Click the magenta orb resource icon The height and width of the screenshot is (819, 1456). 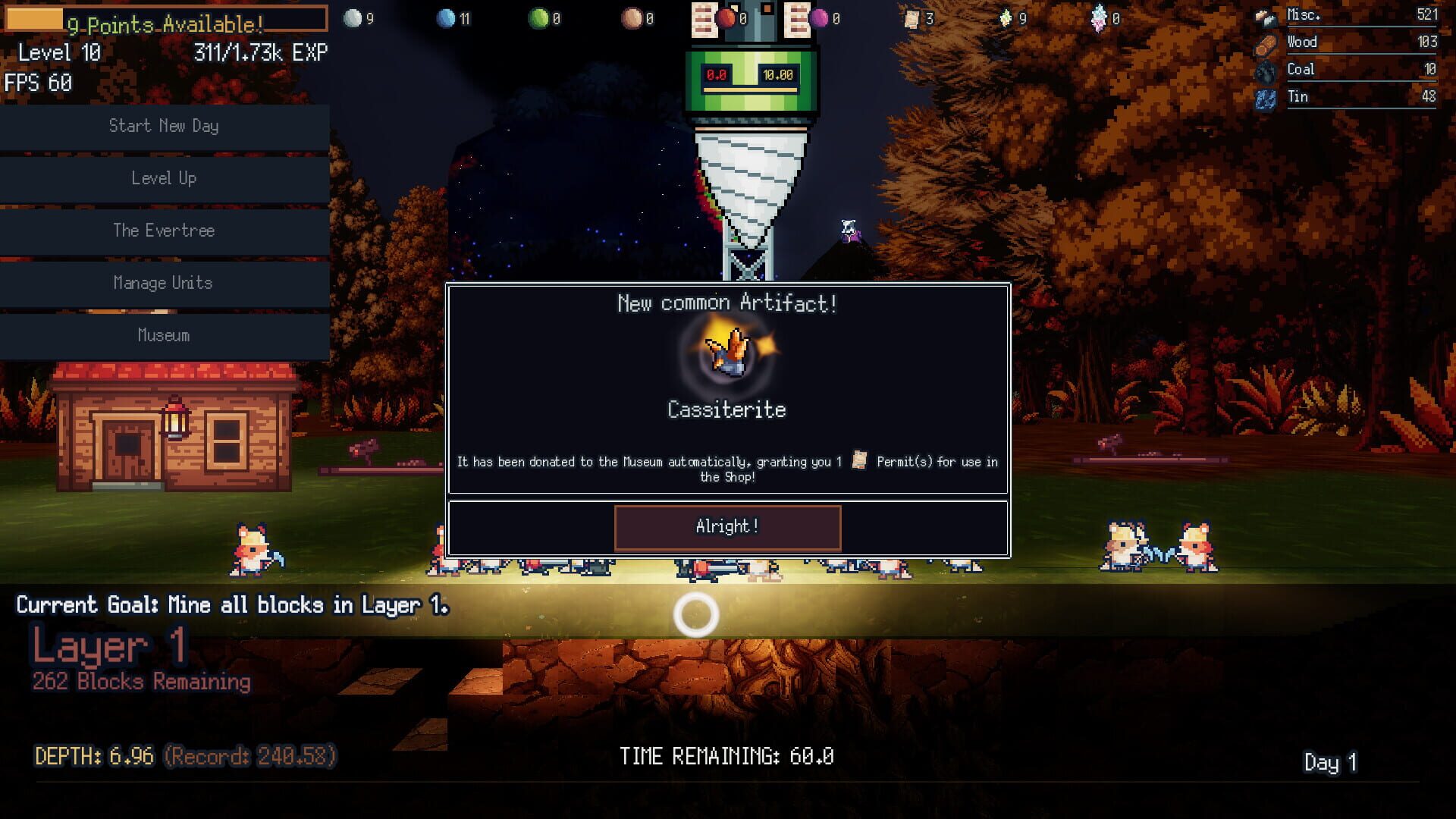(x=817, y=17)
